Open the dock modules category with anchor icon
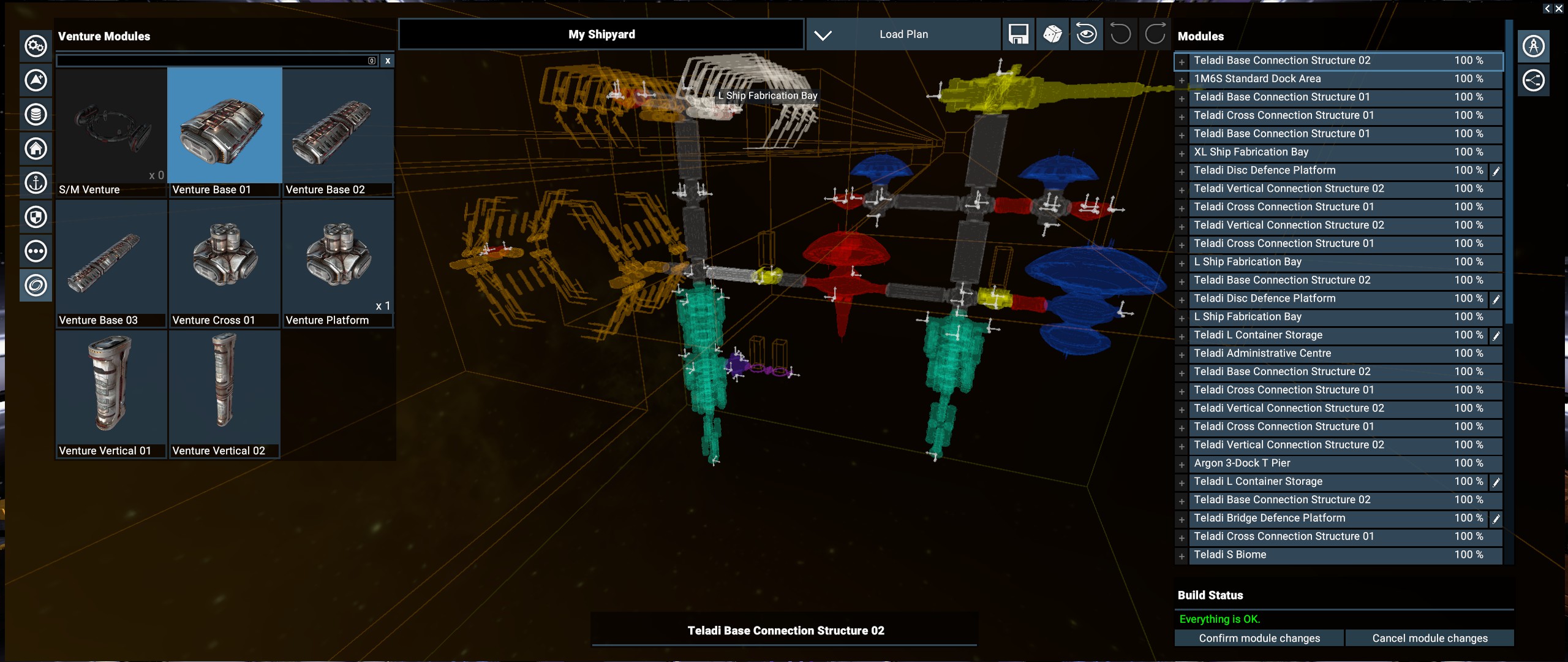1568x662 pixels. tap(36, 183)
